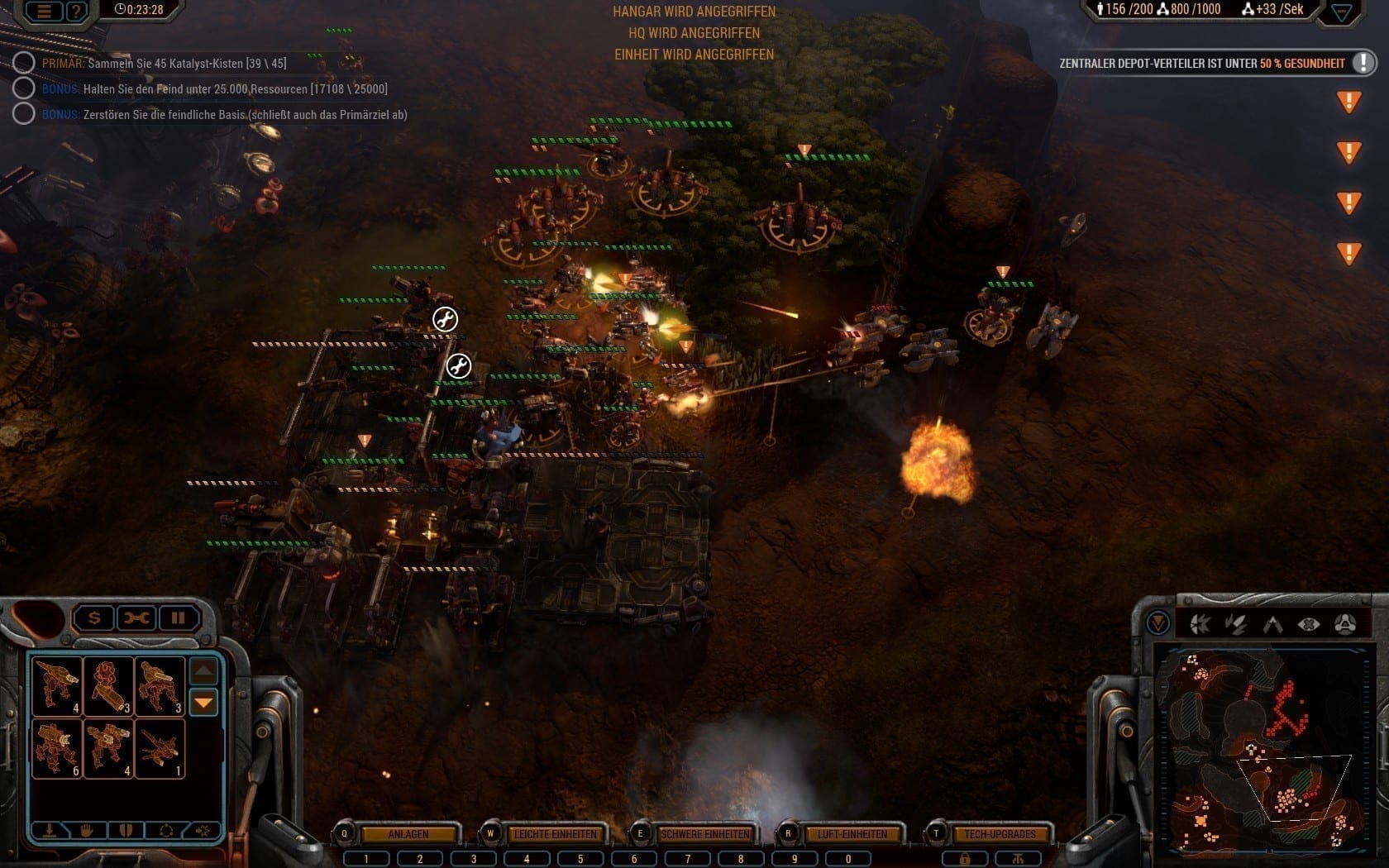This screenshot has width=1389, height=868.
Task: Switch to Leichte Einheiten build tab
Action: tap(555, 834)
